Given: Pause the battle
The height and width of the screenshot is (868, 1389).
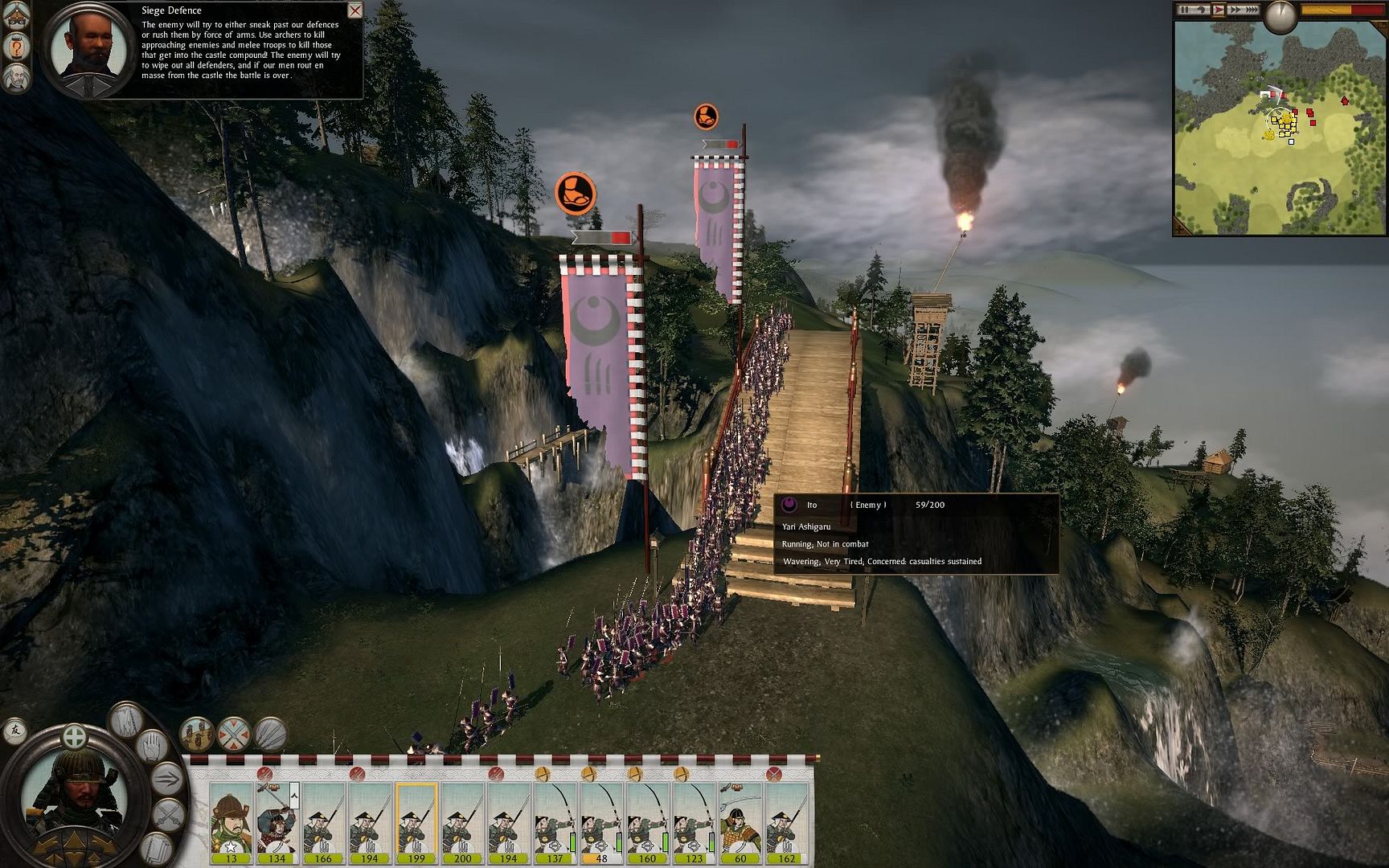Looking at the screenshot, I should [x=1185, y=10].
